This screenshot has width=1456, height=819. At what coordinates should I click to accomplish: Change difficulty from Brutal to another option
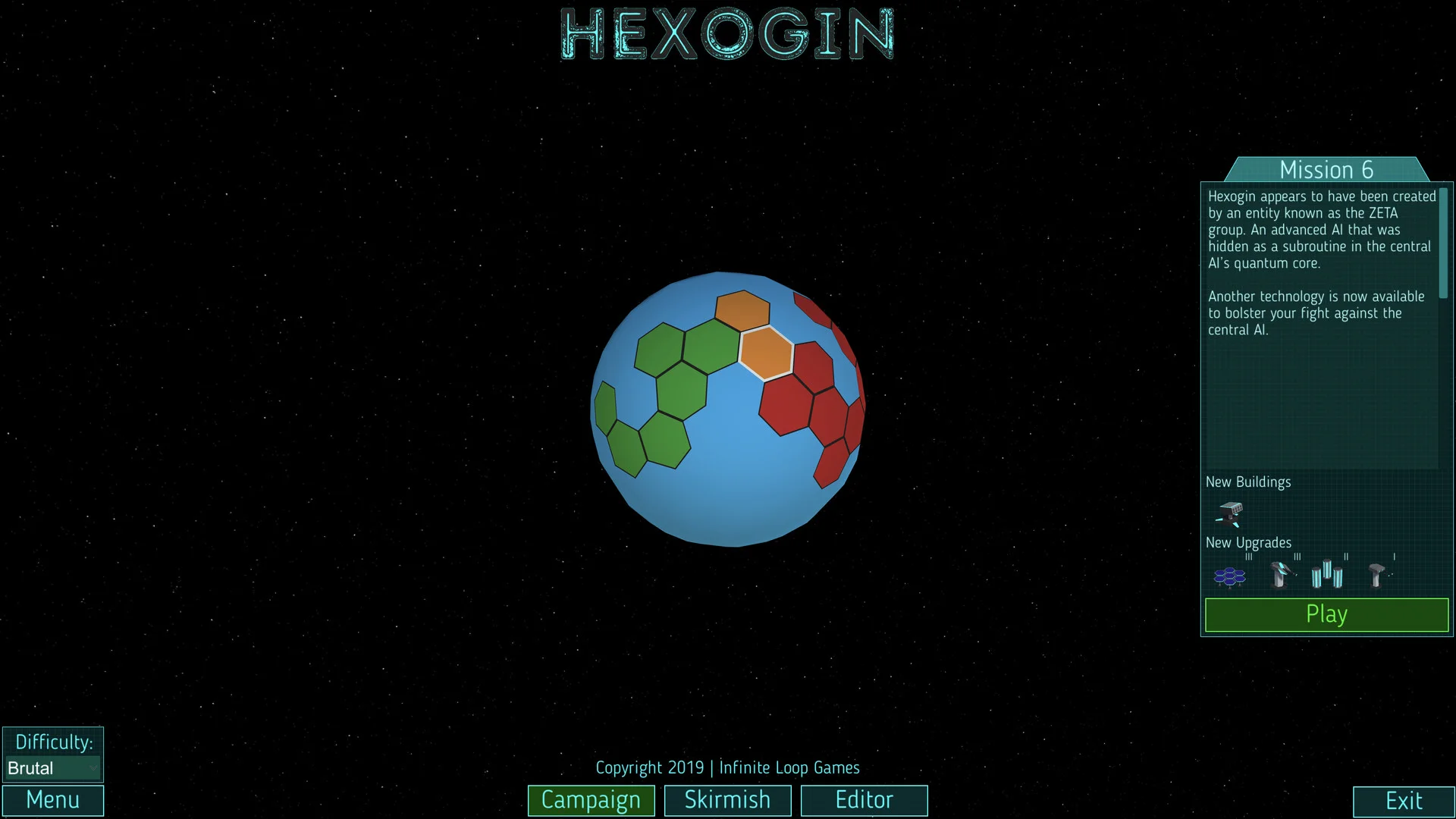[x=52, y=767]
